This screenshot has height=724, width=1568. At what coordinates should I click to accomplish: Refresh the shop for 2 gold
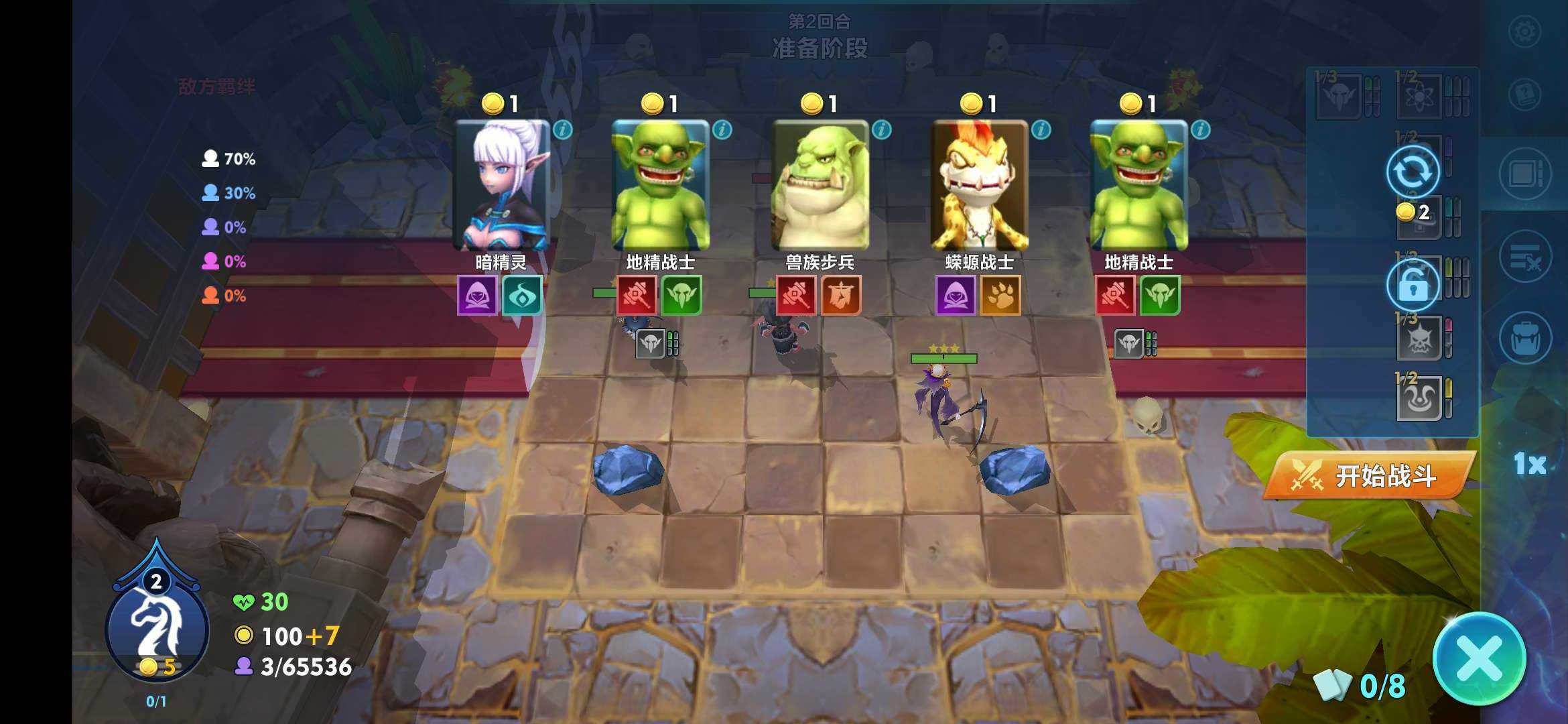click(1413, 173)
